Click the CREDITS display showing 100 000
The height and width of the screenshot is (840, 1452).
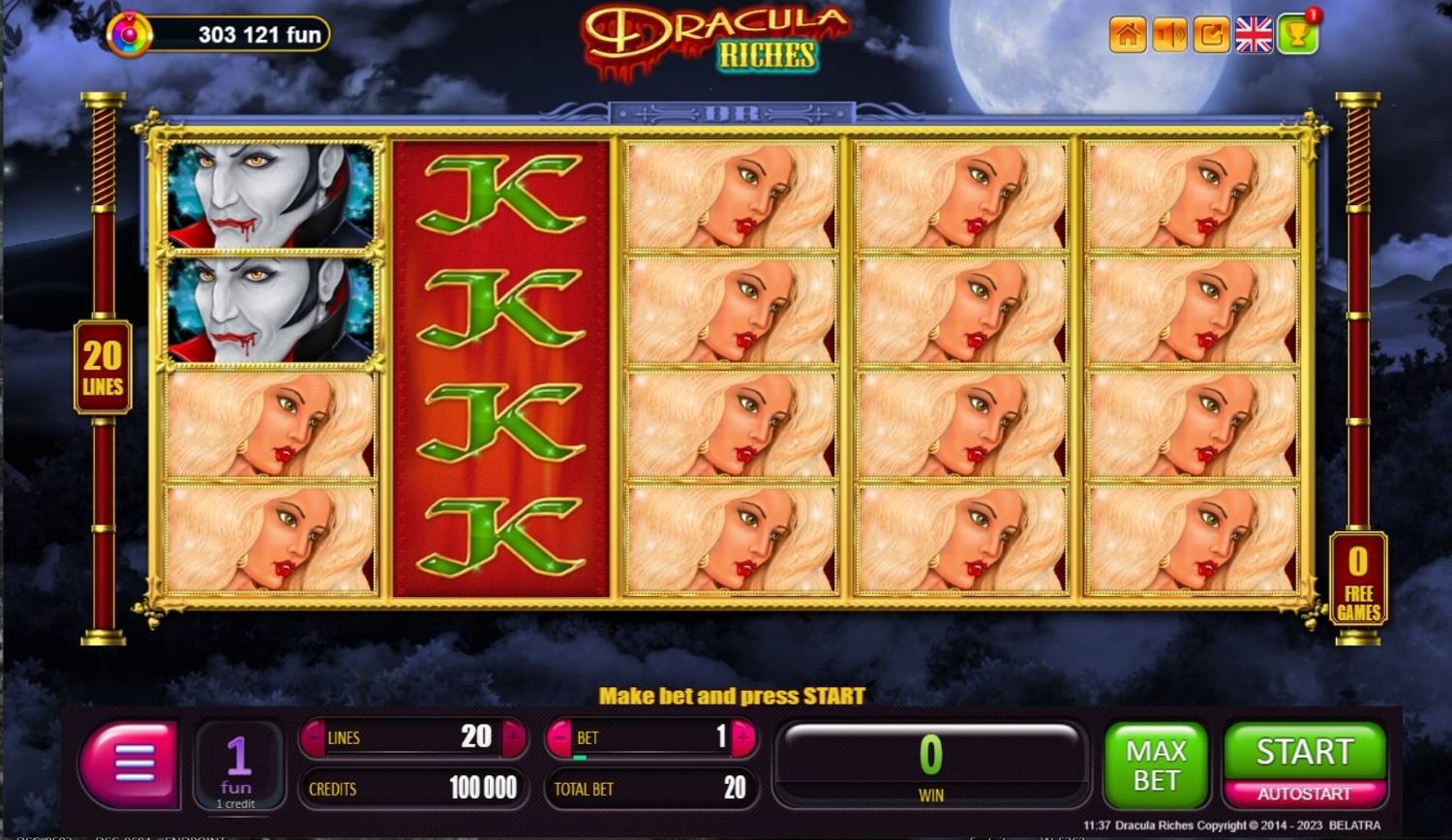click(413, 788)
